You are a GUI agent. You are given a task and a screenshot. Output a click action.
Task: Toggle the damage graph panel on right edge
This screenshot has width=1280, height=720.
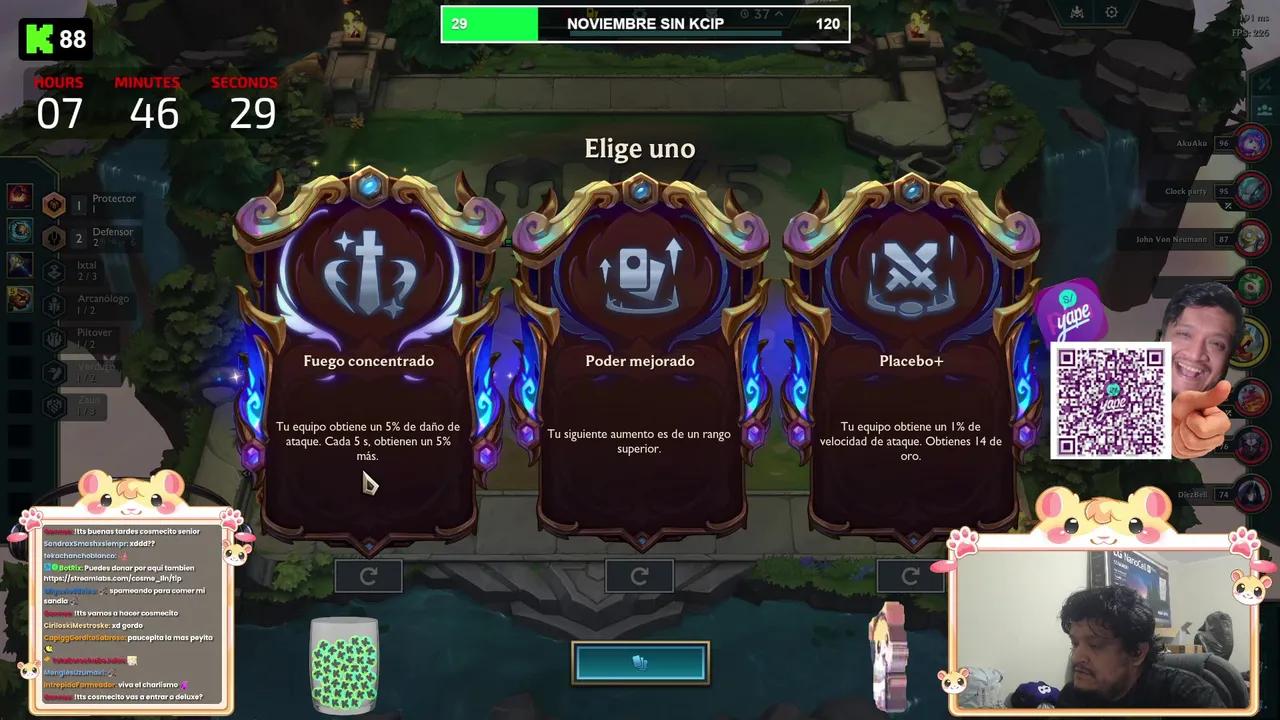[x=1264, y=85]
